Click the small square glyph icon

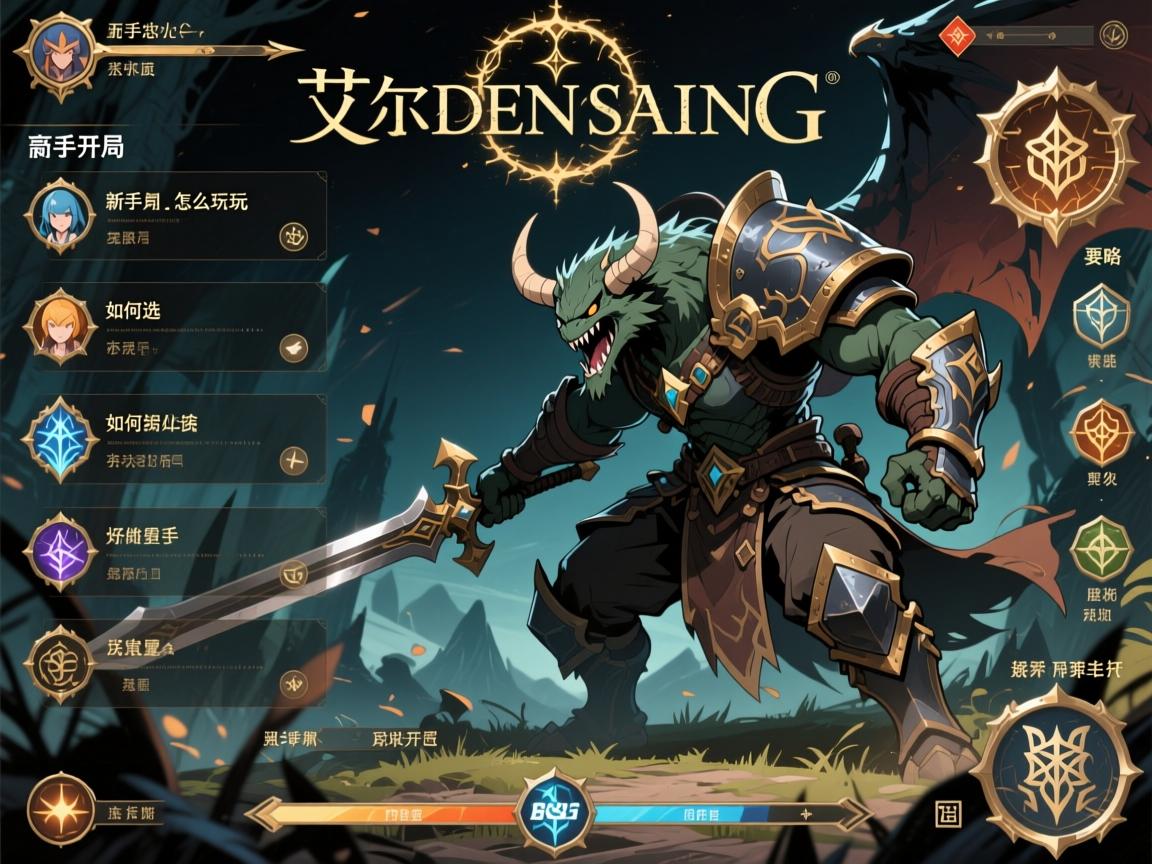[948, 812]
